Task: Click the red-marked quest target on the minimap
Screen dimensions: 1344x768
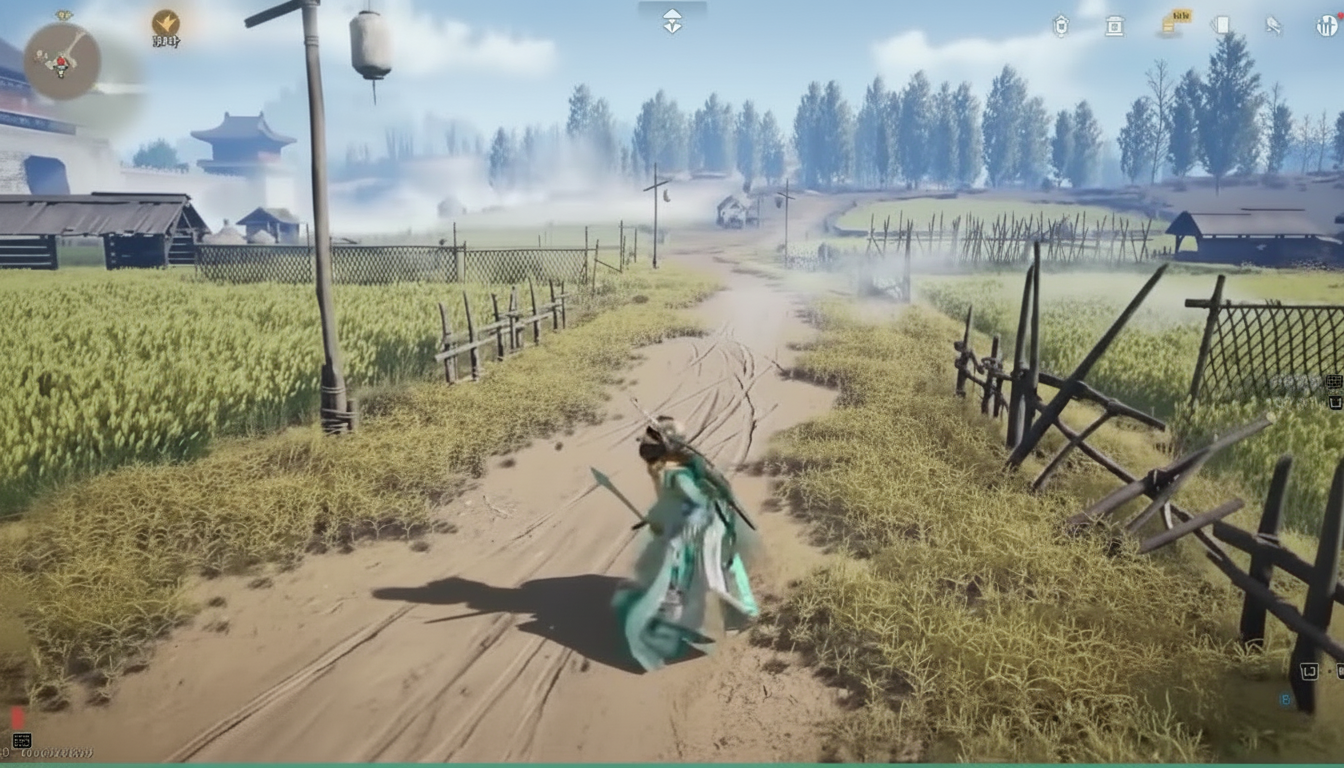Action: pyautogui.click(x=61, y=62)
